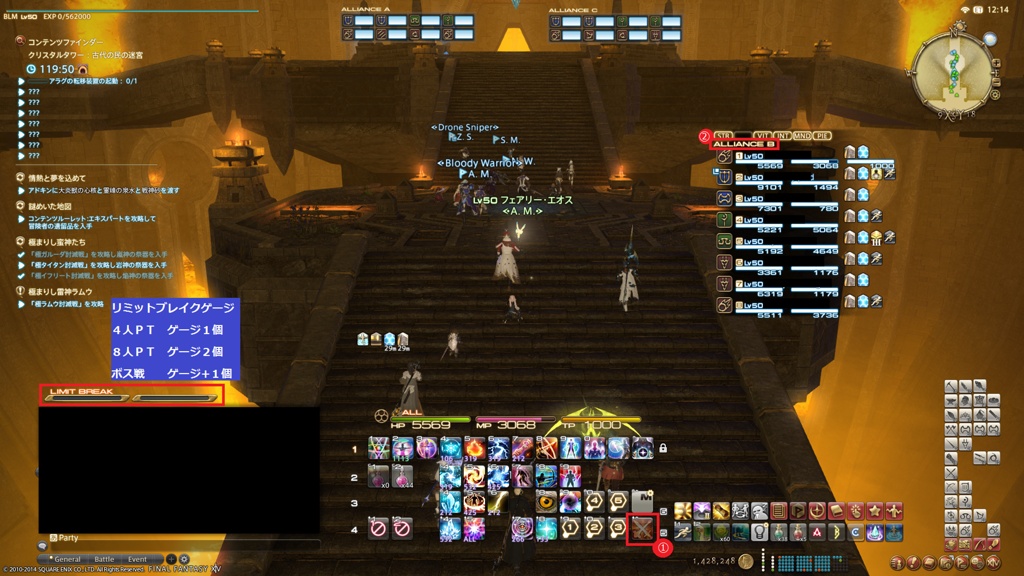Click the Party chat input field
Image resolution: width=1024 pixels, height=576 pixels.
[x=180, y=545]
